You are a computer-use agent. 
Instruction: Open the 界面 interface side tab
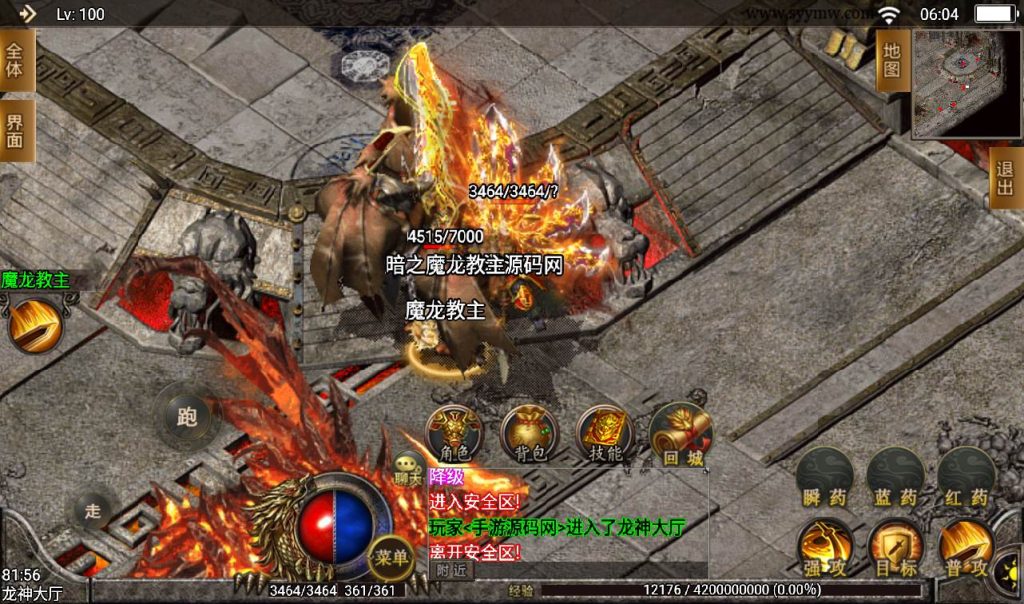(15, 131)
